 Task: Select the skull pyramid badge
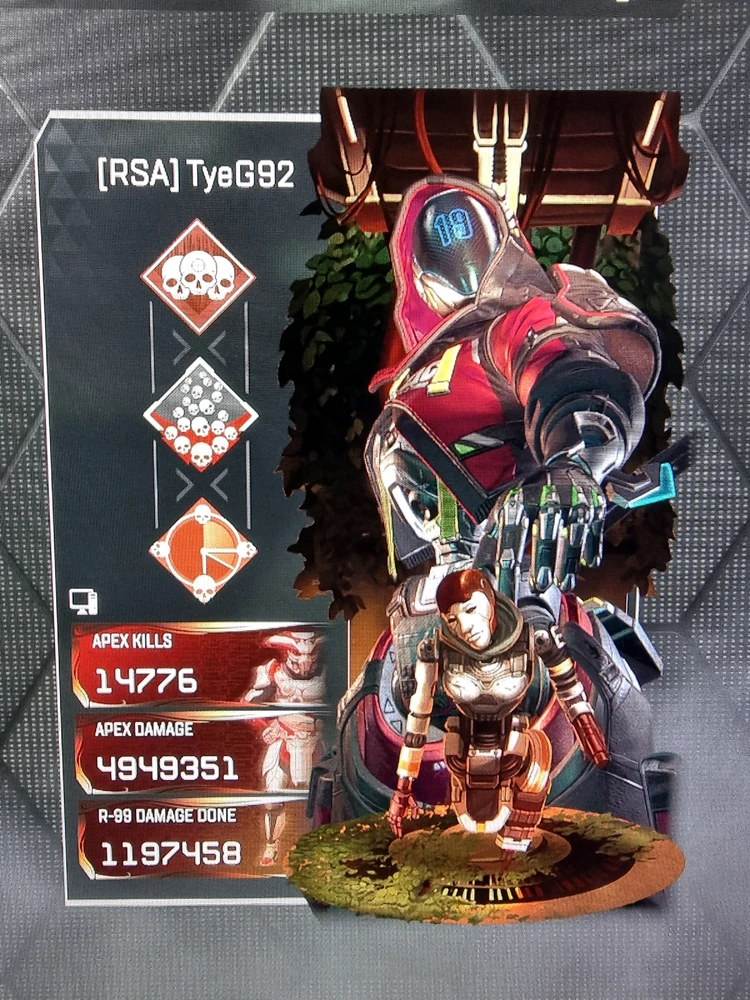pyautogui.click(x=201, y=415)
